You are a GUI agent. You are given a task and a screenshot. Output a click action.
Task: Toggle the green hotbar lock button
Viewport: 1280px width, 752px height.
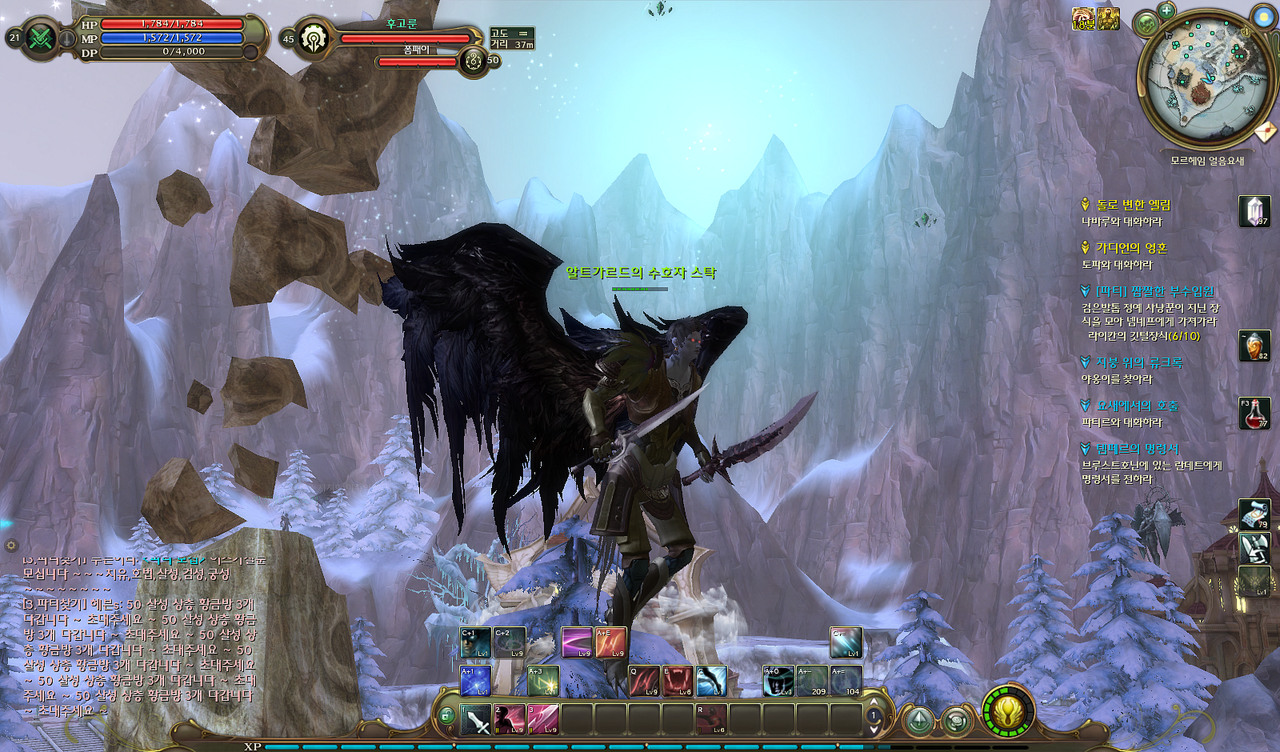point(448,715)
